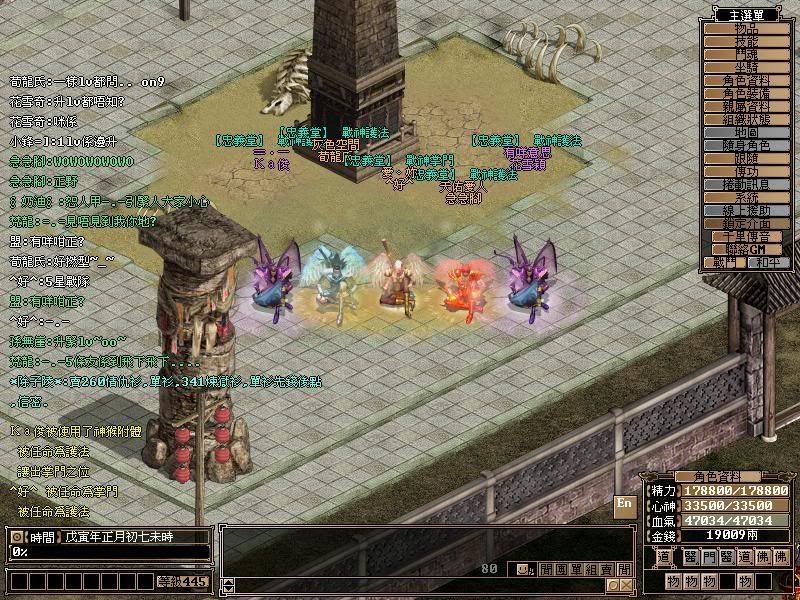Open the 角色裝備 equipment menu entry
Screen dimensions: 800x600
(x=747, y=94)
